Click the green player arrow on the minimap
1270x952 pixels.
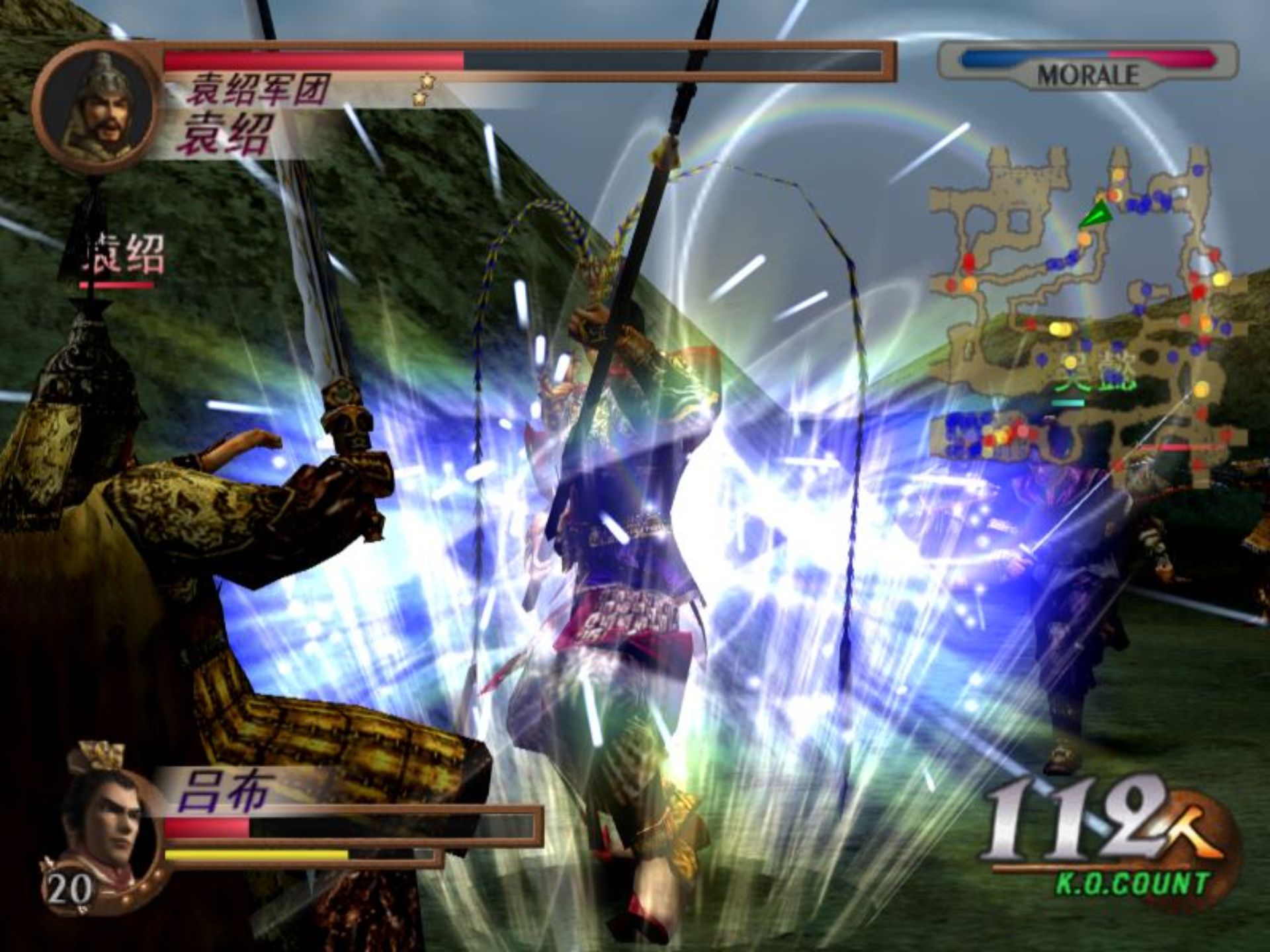click(1095, 216)
